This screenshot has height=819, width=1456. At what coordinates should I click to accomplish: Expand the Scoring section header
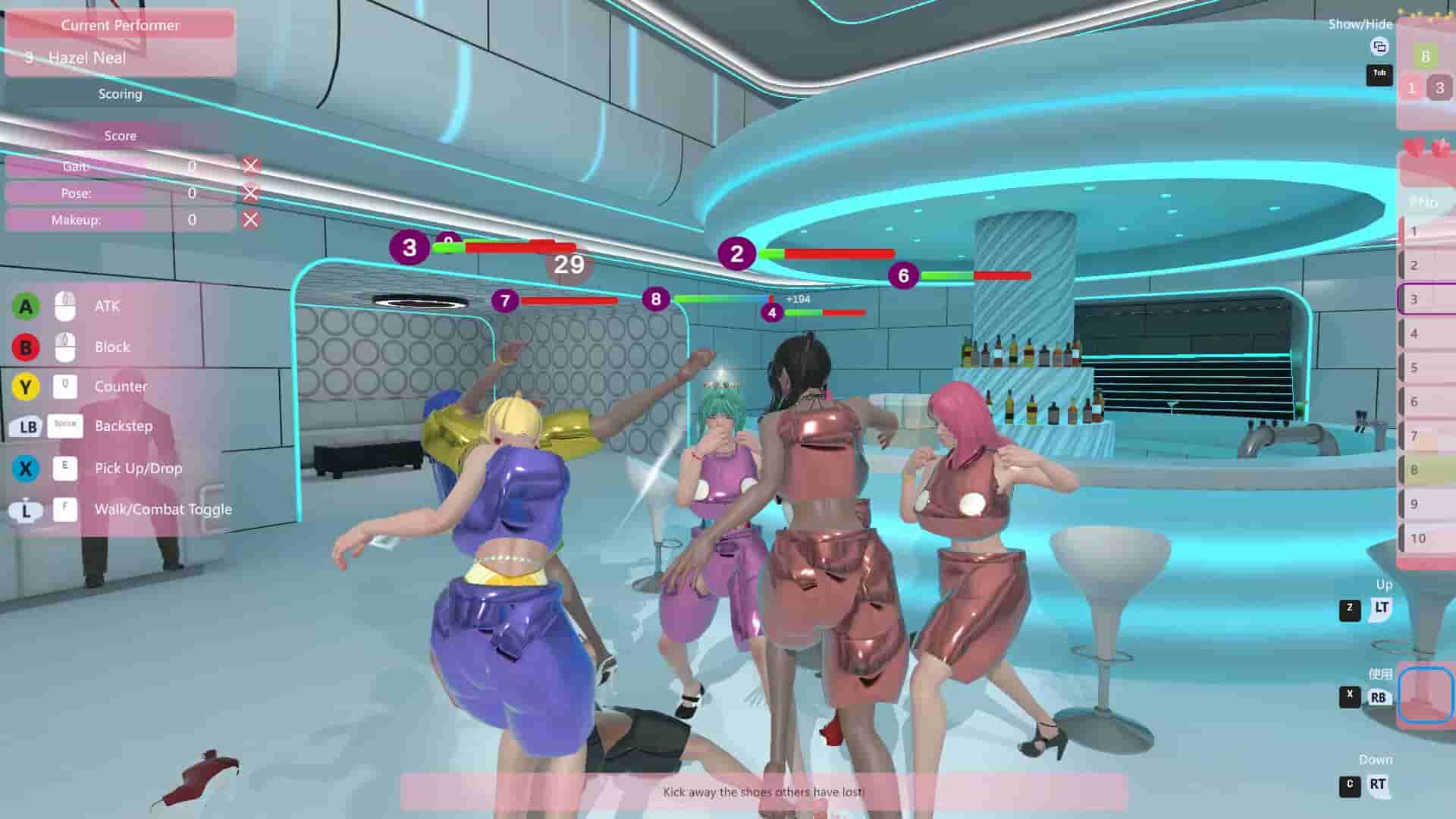[121, 94]
